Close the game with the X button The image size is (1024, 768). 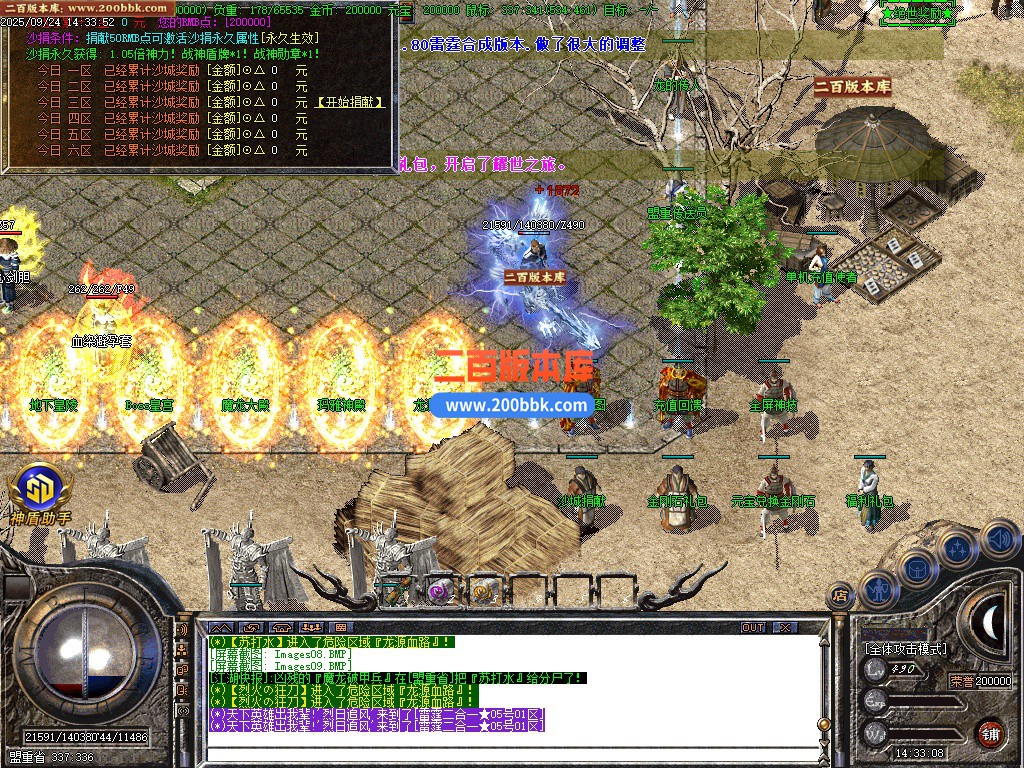(x=786, y=627)
